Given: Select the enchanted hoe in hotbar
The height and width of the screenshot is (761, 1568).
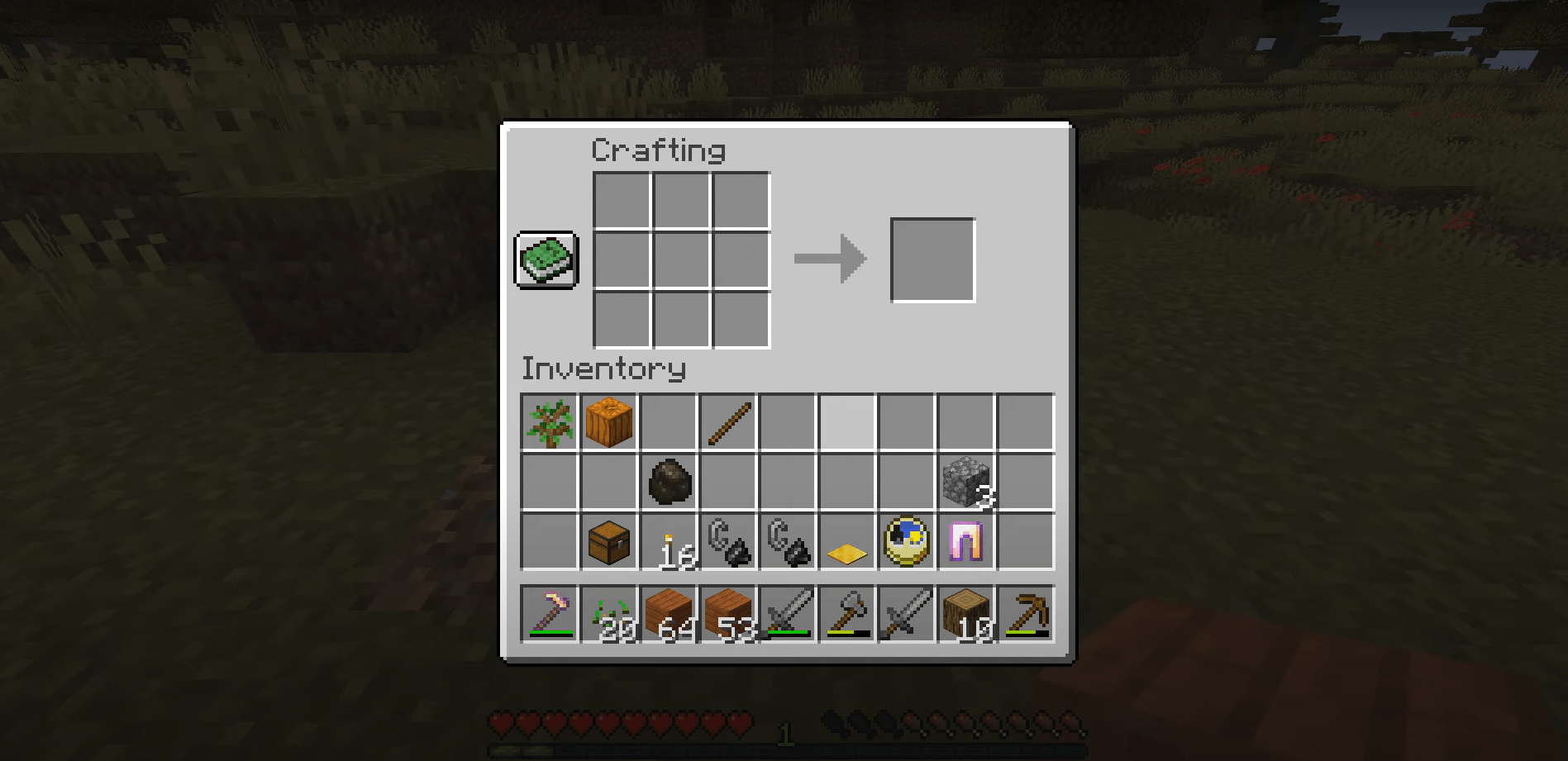Looking at the screenshot, I should pos(550,613).
